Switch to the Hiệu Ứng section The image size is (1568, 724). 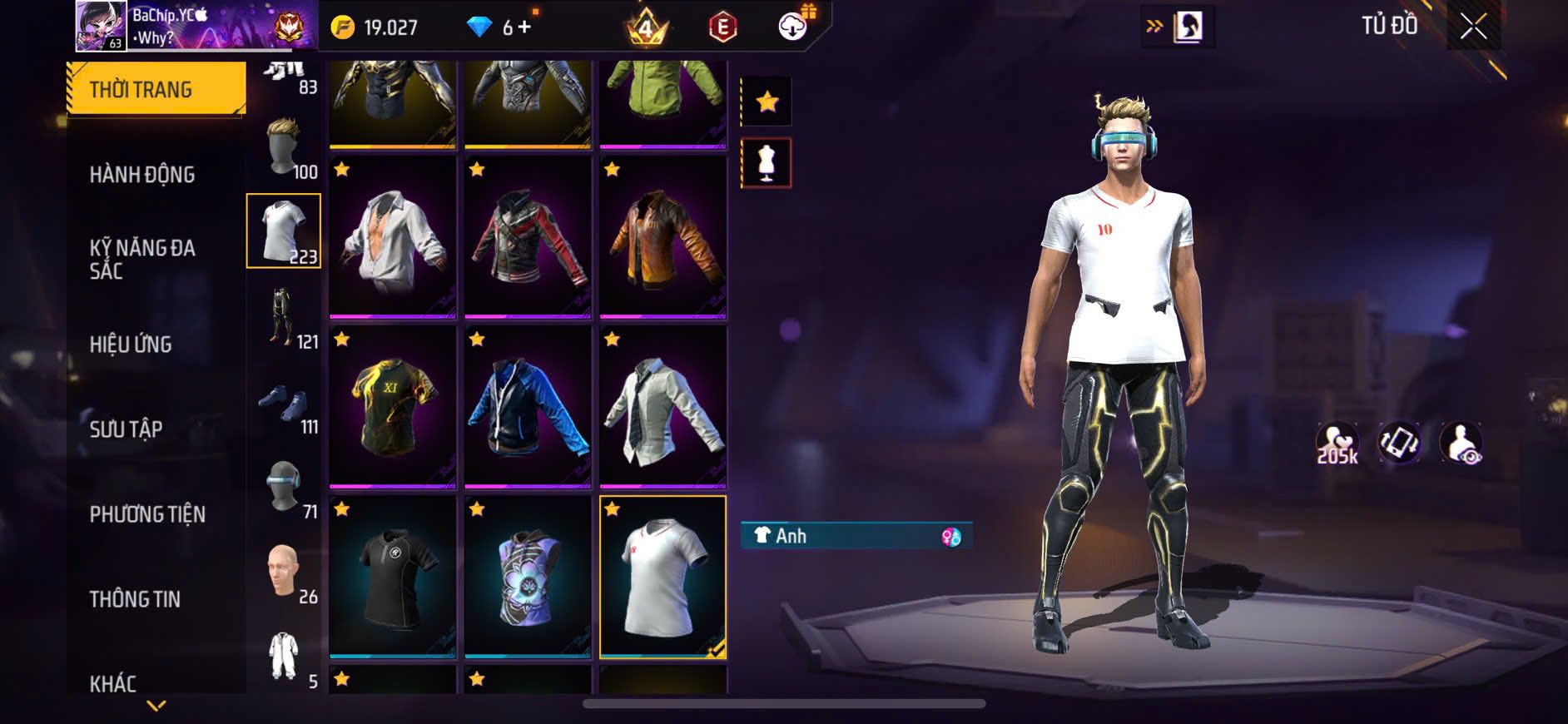131,345
